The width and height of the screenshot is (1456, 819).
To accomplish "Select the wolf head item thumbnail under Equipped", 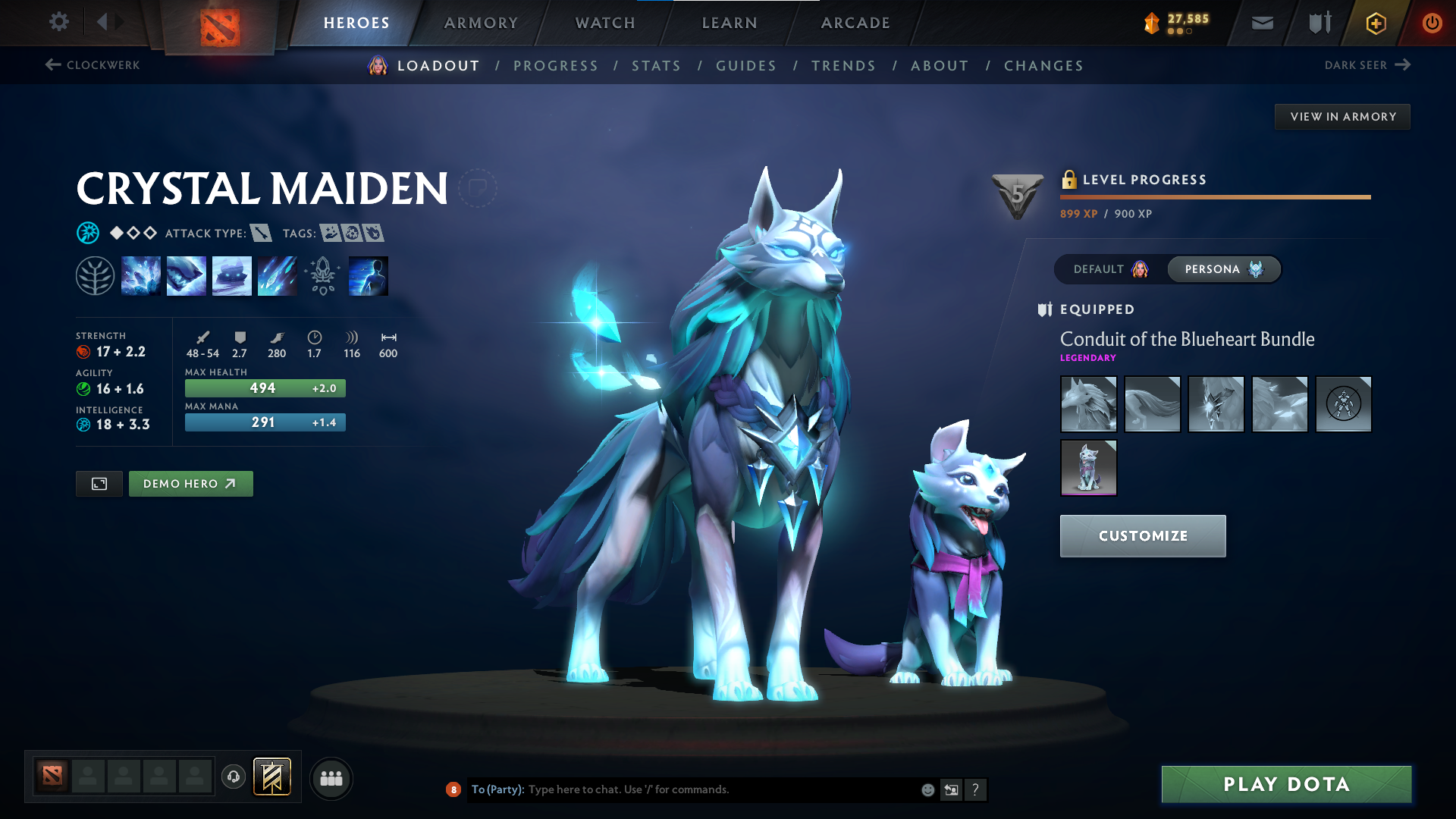I will 1088,404.
